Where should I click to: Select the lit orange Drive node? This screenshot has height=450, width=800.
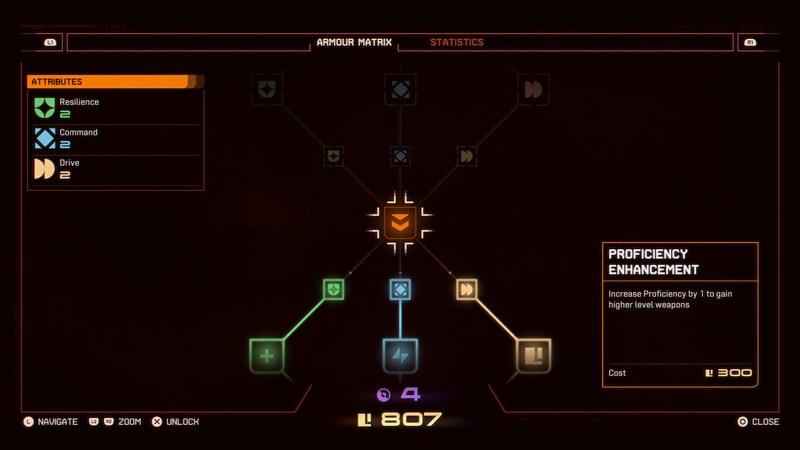466,290
